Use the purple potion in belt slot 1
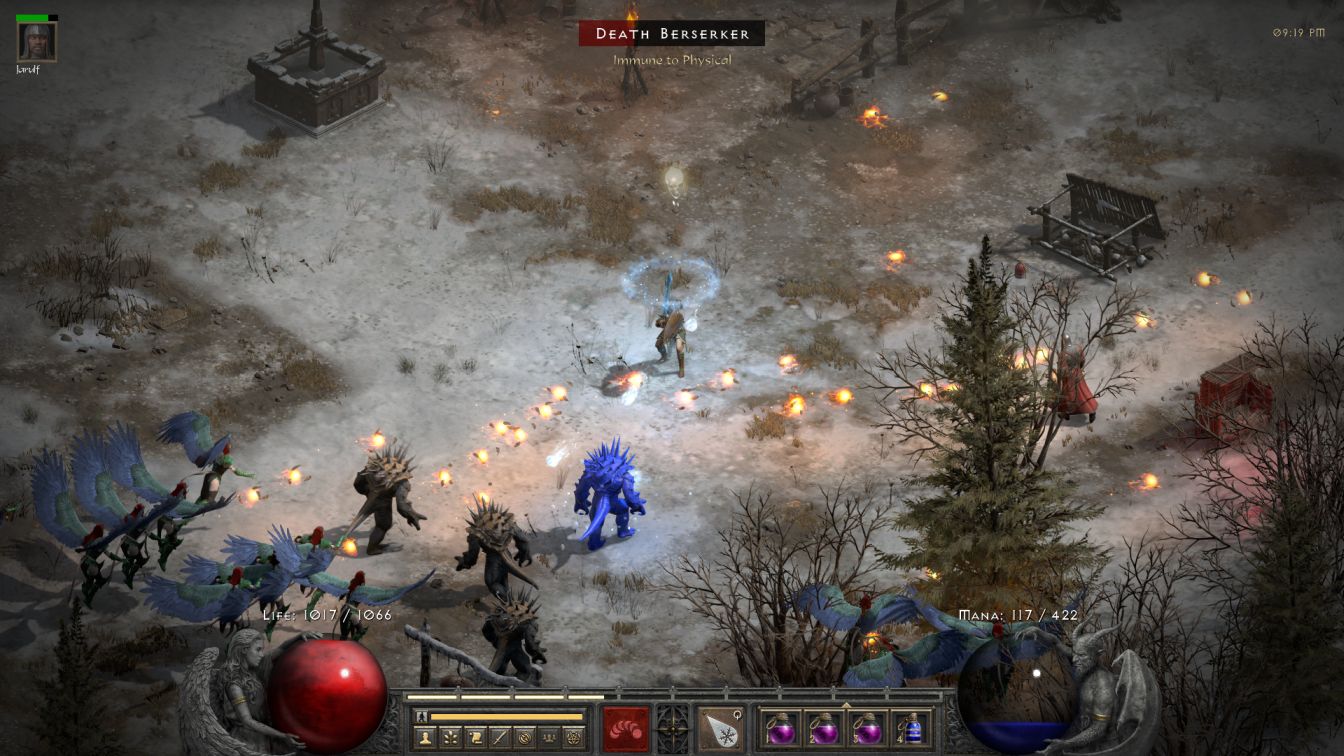This screenshot has height=756, width=1344. pyautogui.click(x=781, y=728)
